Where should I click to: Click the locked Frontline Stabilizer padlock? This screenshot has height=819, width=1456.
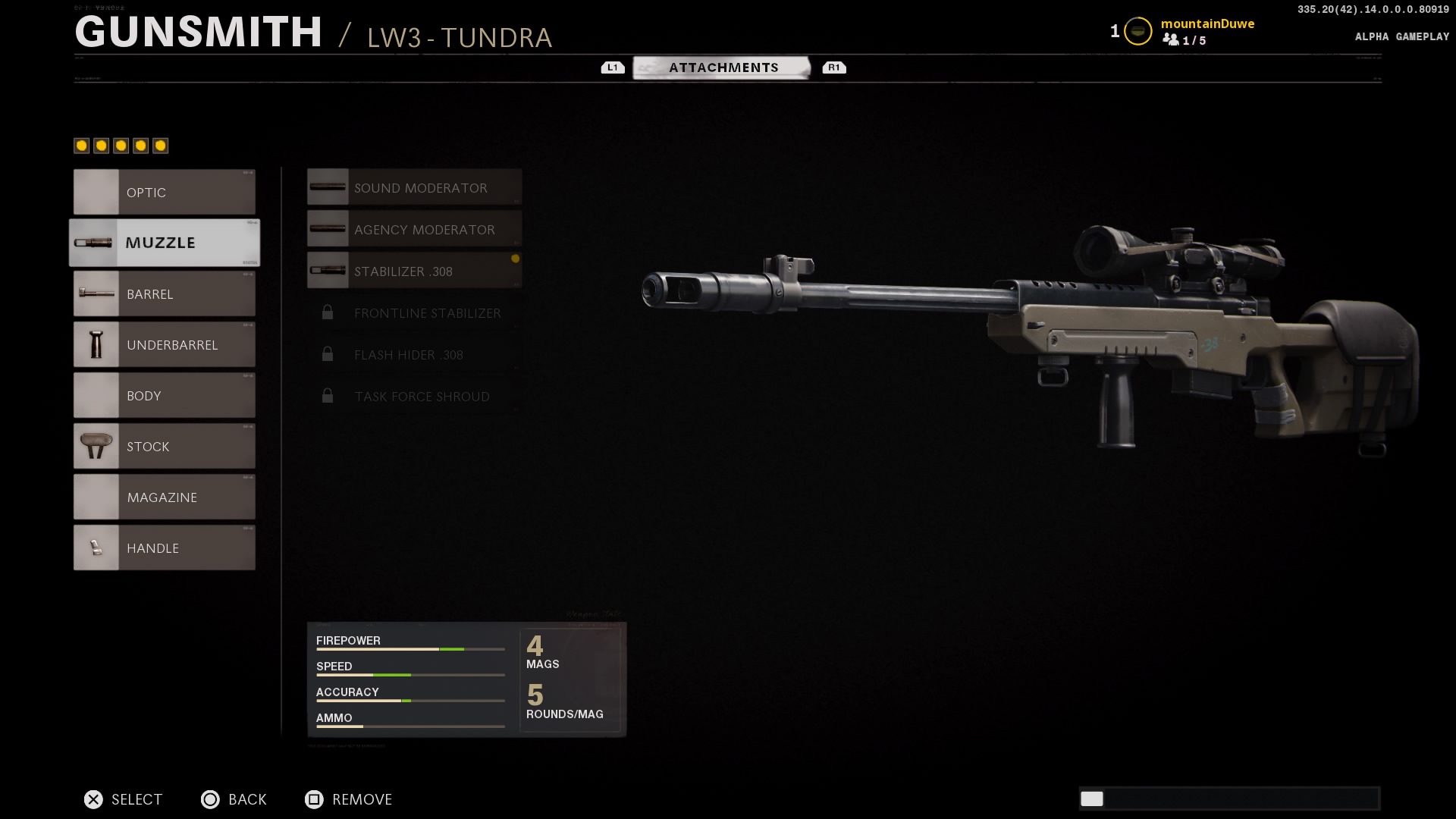[x=328, y=312]
